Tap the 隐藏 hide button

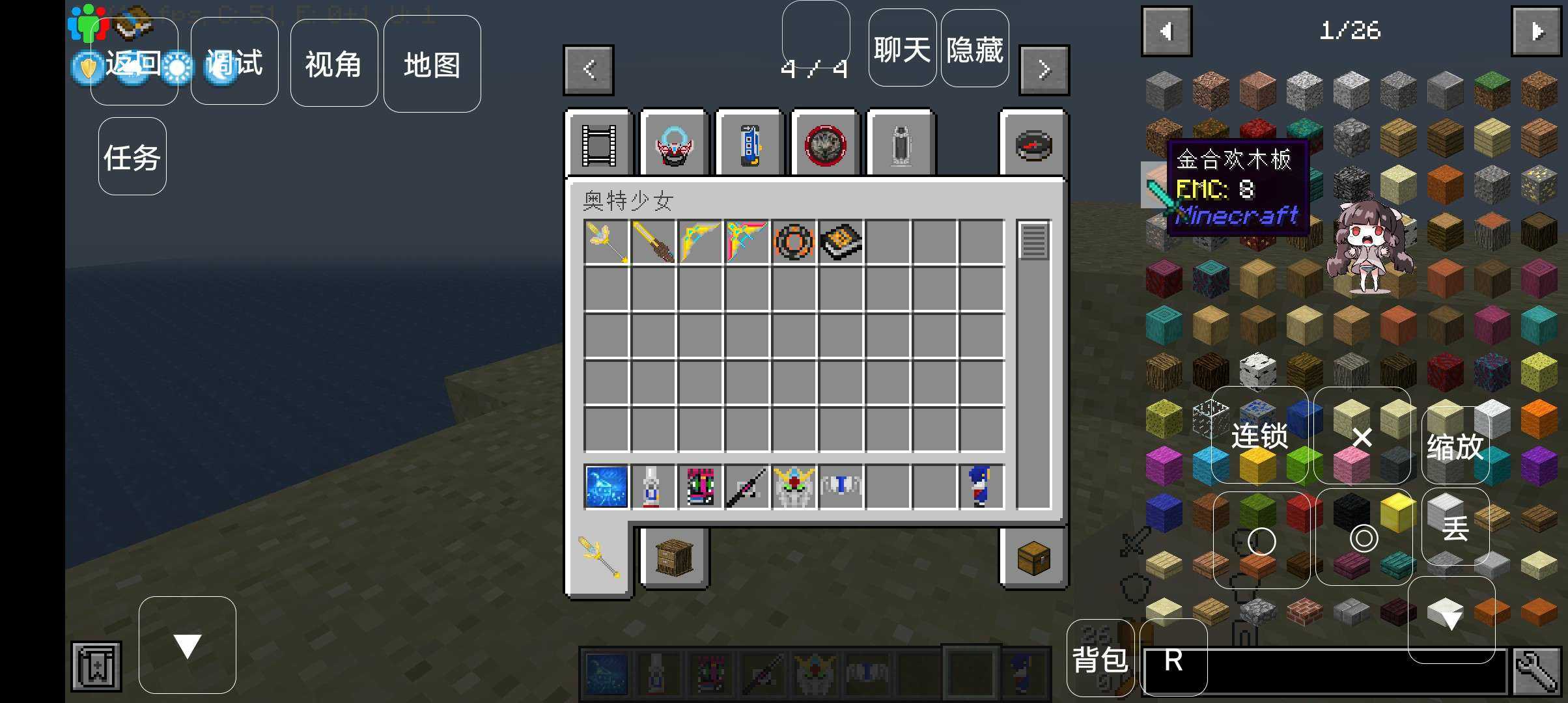pos(974,48)
